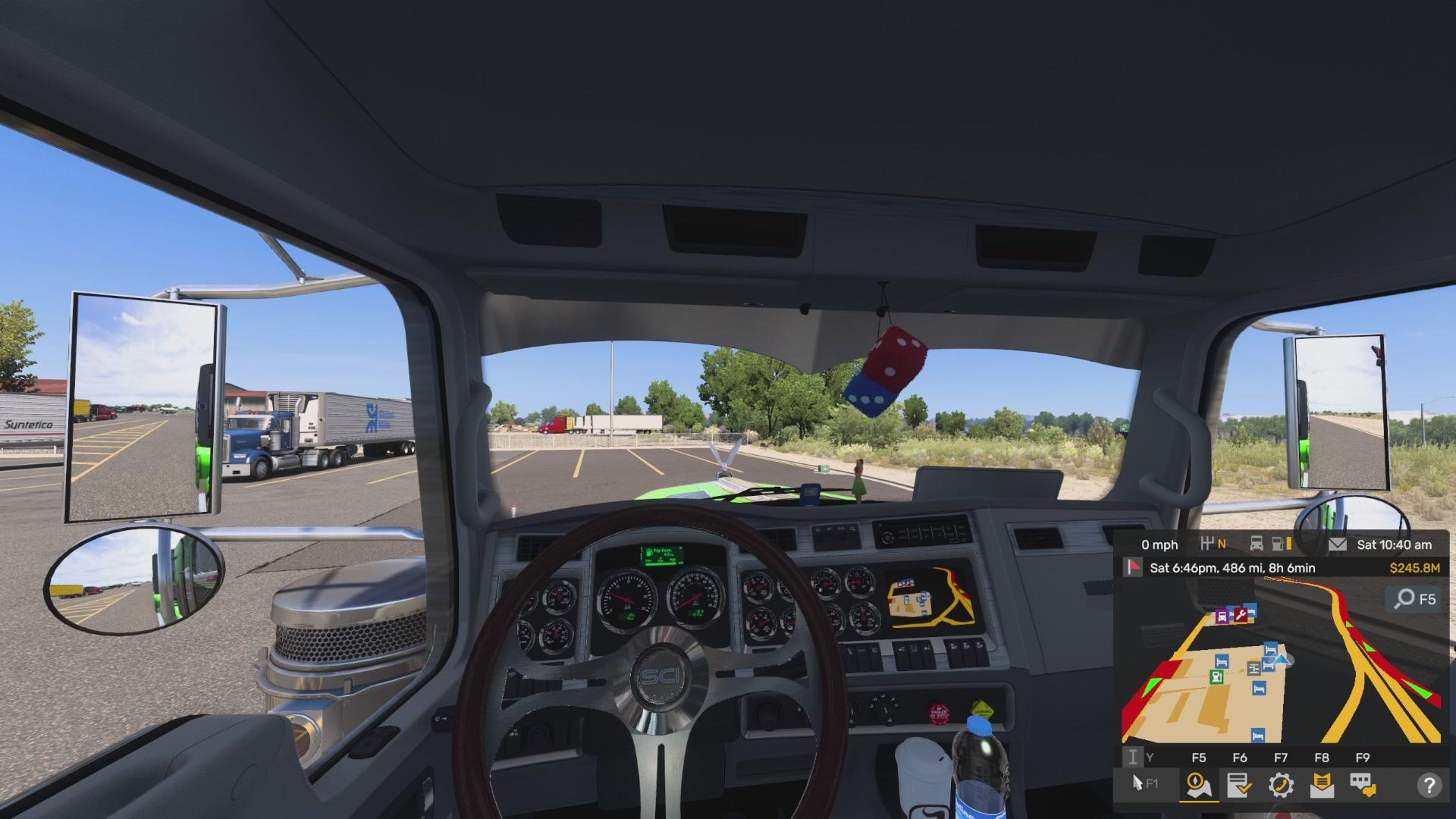Switch to the job info tab
Image resolution: width=1456 pixels, height=819 pixels.
tap(1239, 785)
